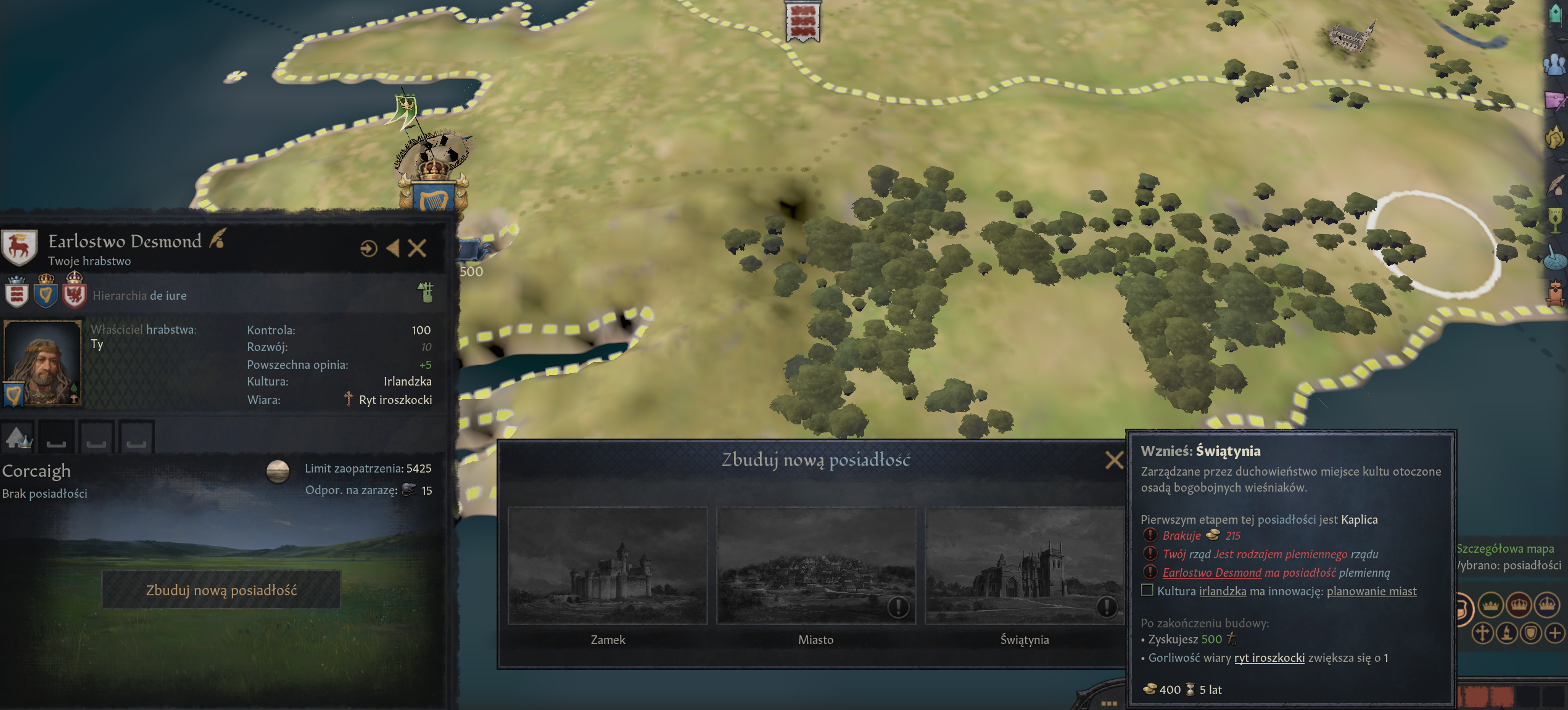Choose the Zamek holding option
The width and height of the screenshot is (1568, 710).
[608, 566]
